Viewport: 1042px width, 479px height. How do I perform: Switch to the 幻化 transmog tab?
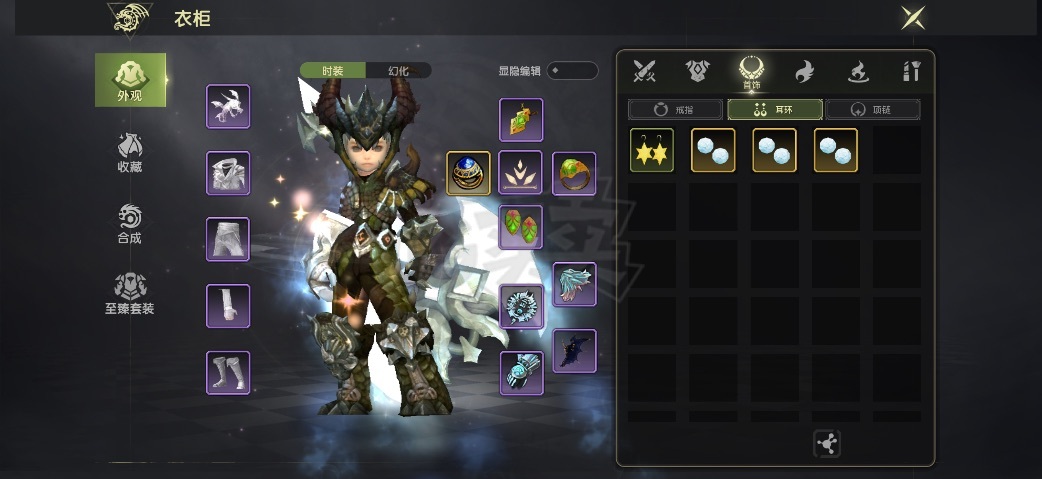click(398, 71)
